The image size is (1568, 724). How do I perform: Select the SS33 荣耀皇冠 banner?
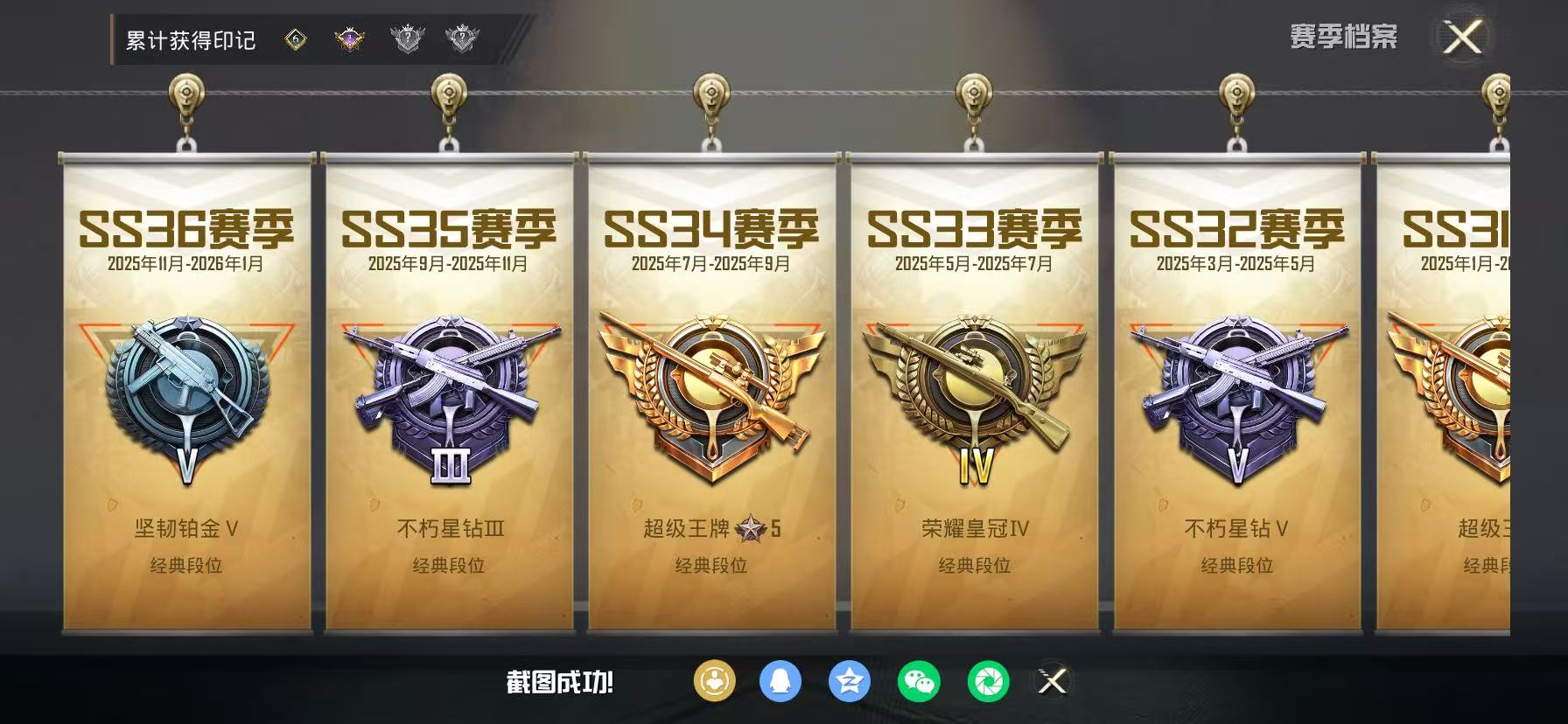point(974,393)
